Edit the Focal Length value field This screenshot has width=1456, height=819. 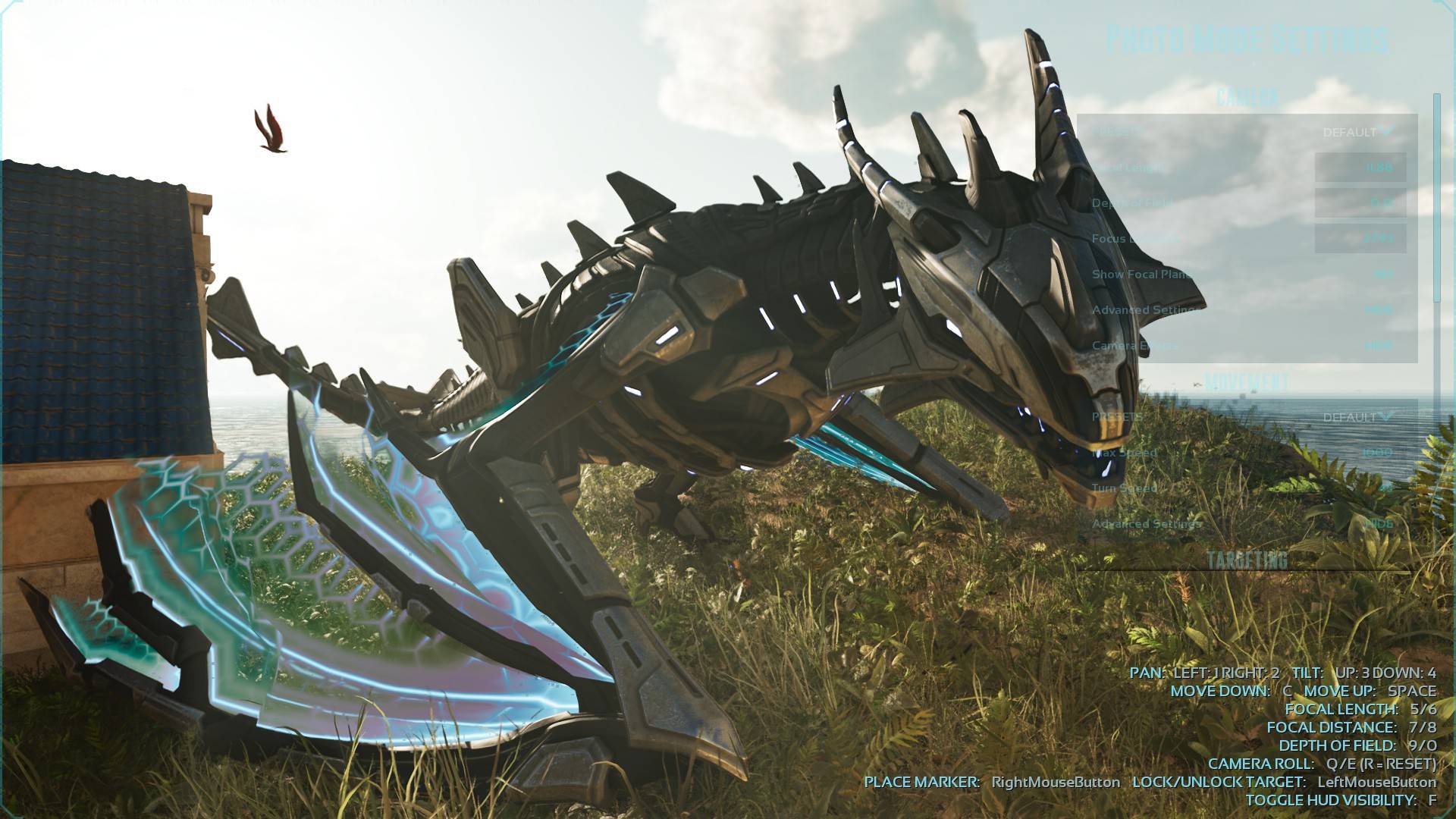1360,168
